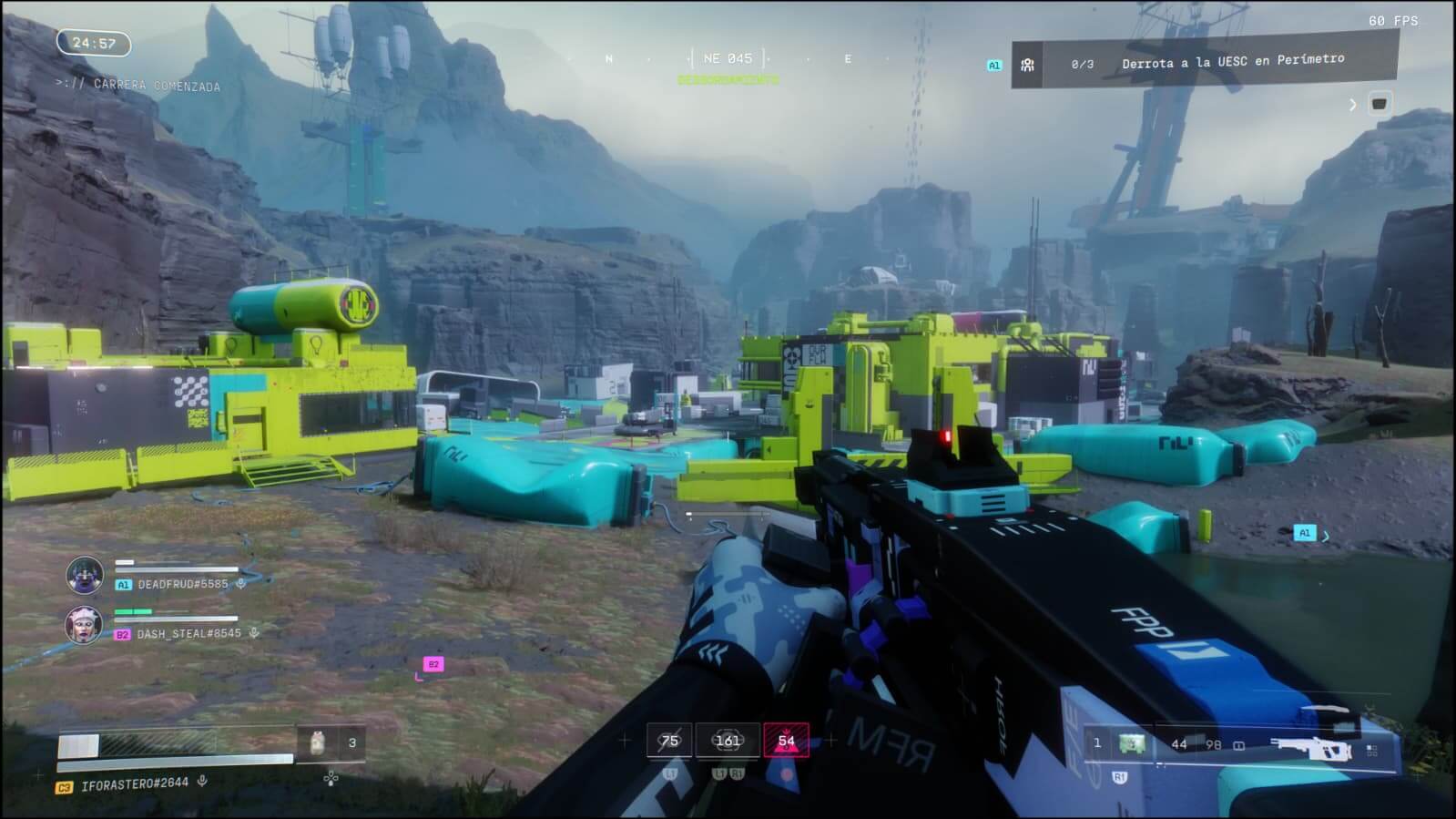
Task: Toggle the microphone icon beside DEADFRUD#5585
Action: pos(240,584)
